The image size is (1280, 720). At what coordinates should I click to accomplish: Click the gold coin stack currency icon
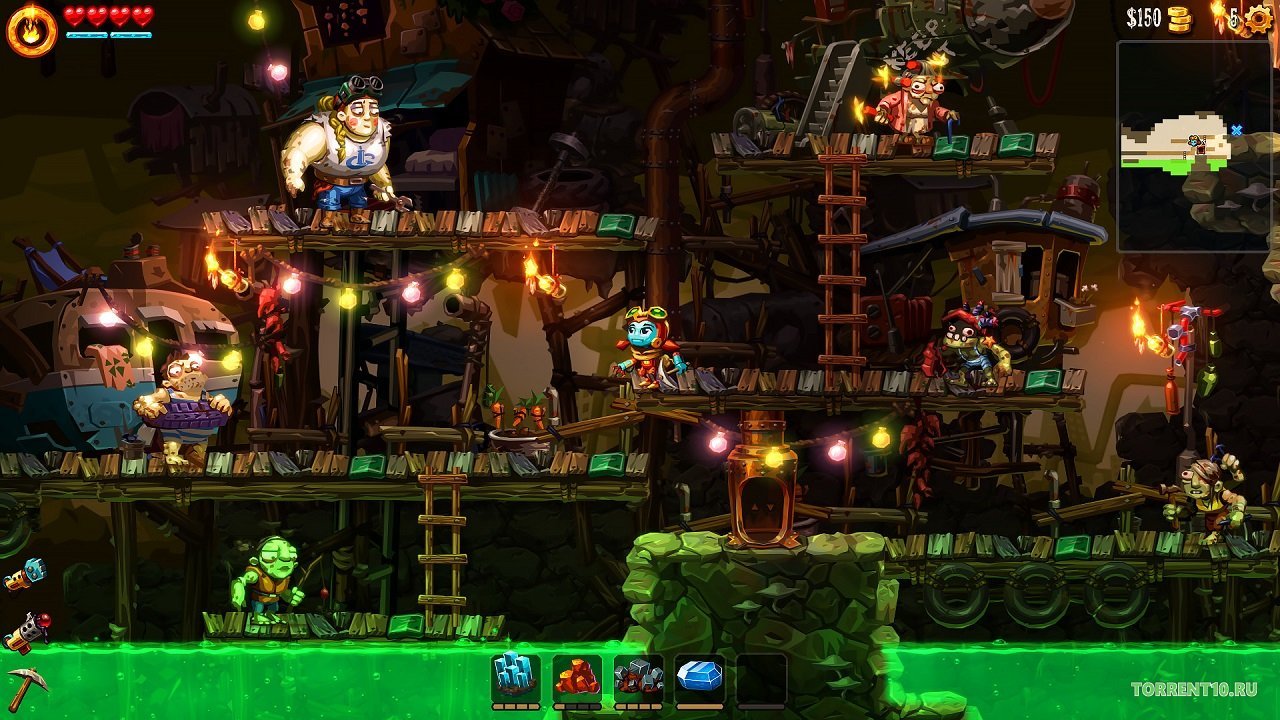[1179, 17]
